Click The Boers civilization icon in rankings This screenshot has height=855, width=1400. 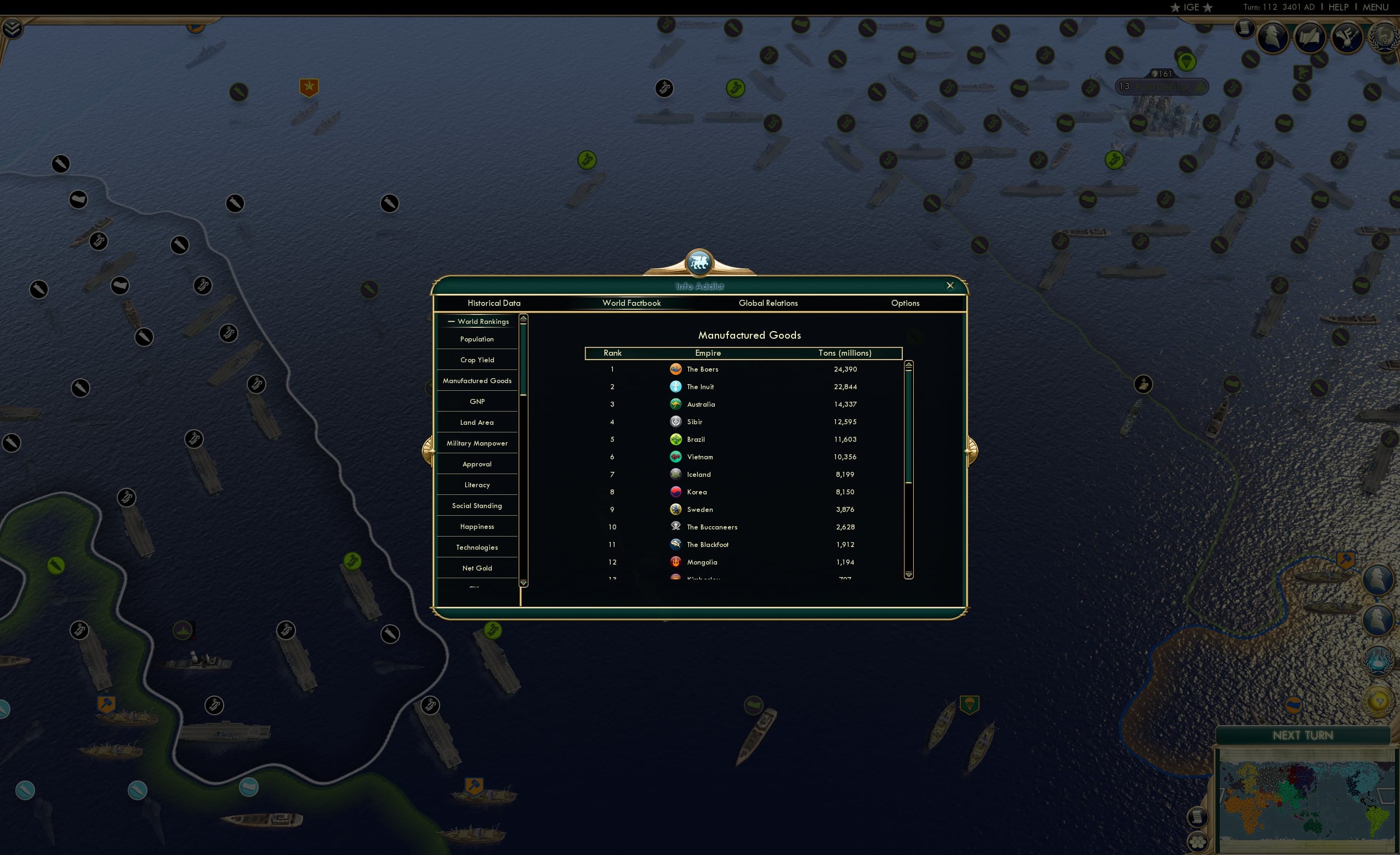tap(675, 369)
